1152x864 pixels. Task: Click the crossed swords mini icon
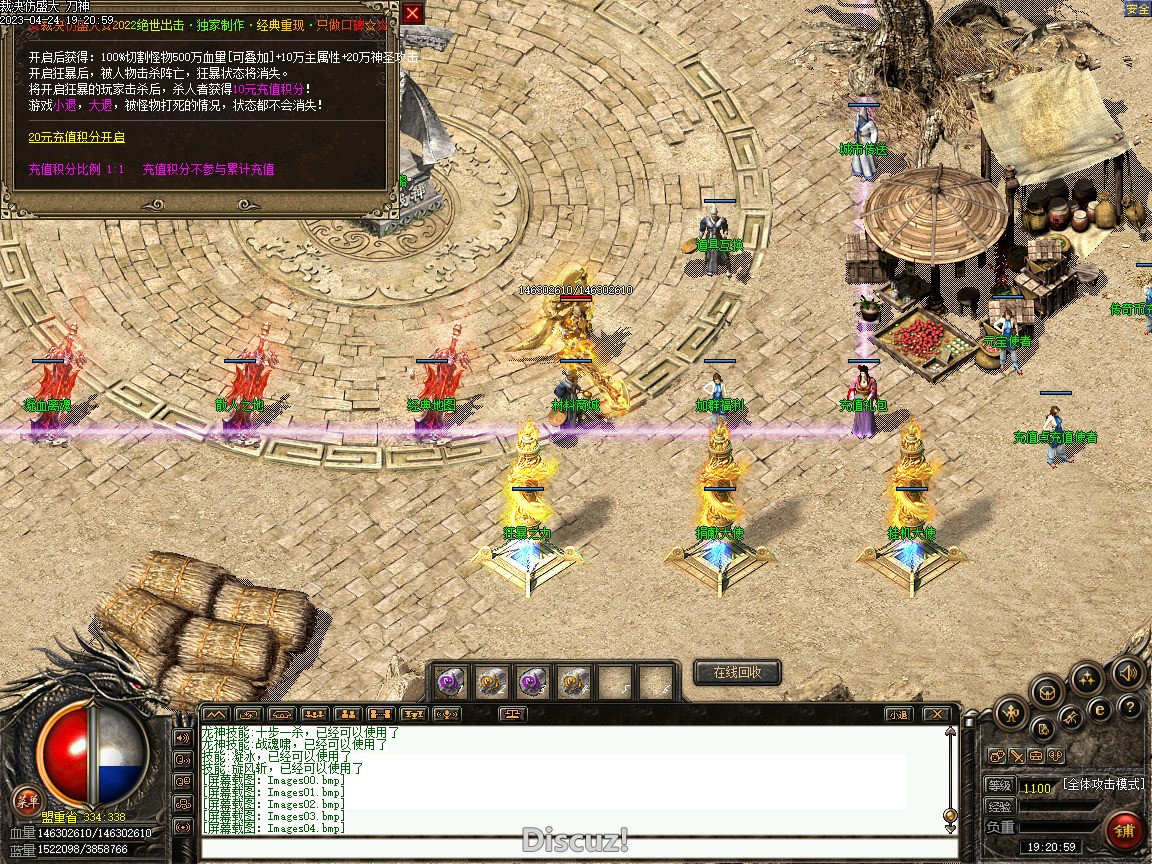1016,756
